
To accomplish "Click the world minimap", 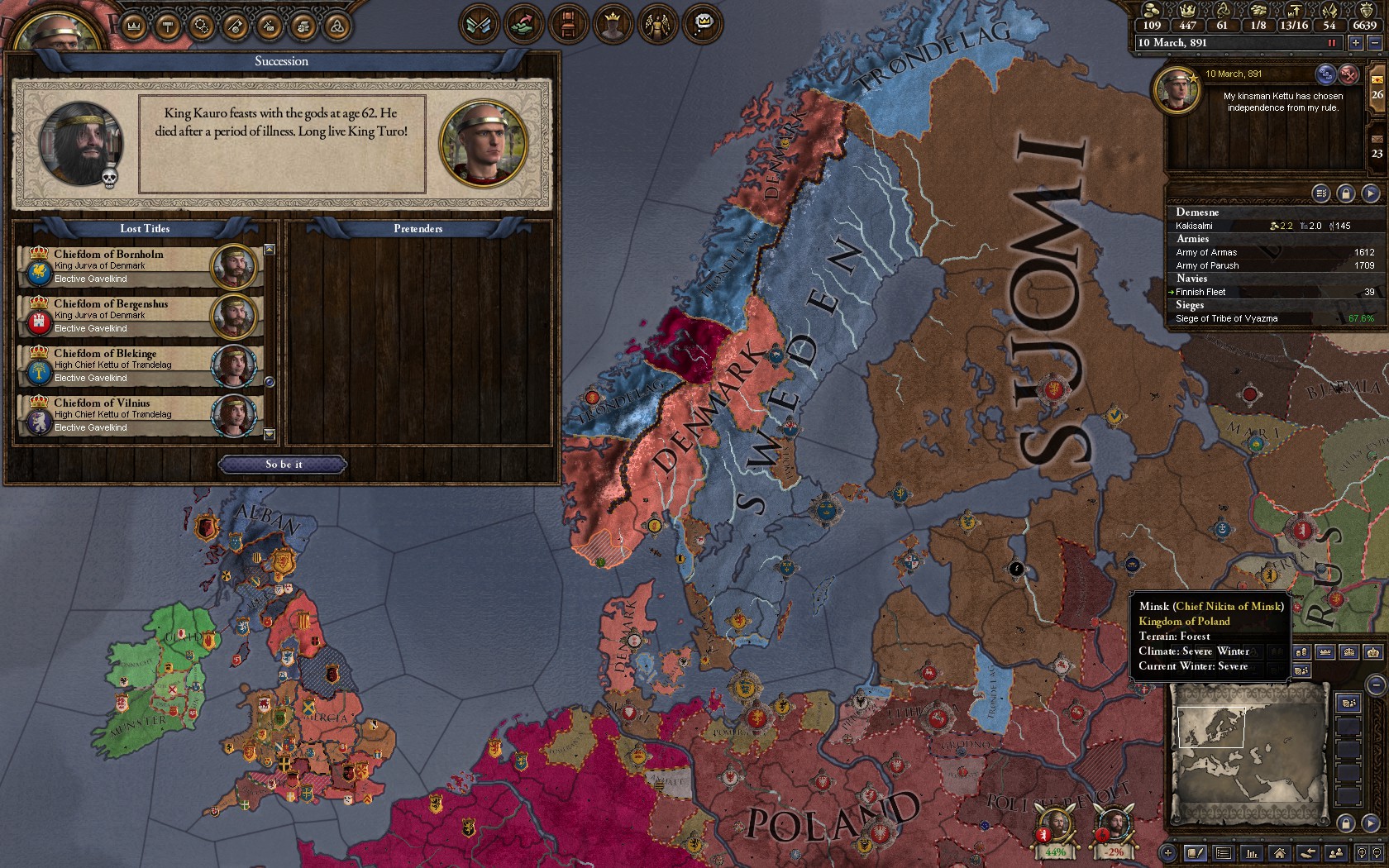I will point(1248,756).
